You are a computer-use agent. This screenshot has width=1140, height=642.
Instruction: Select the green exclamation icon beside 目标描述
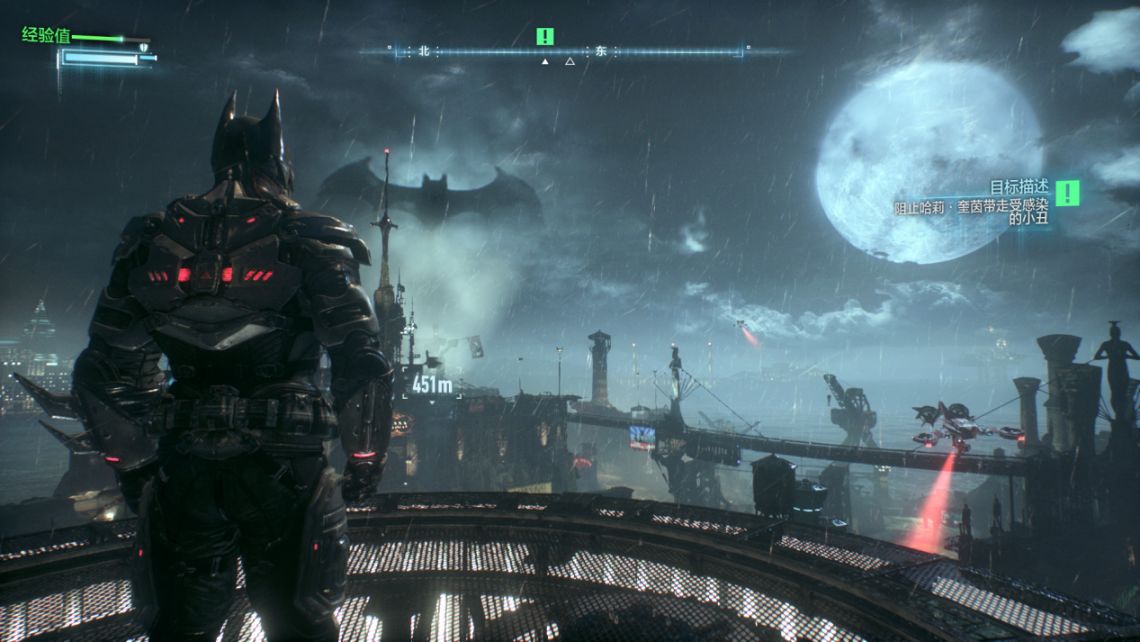1068,192
